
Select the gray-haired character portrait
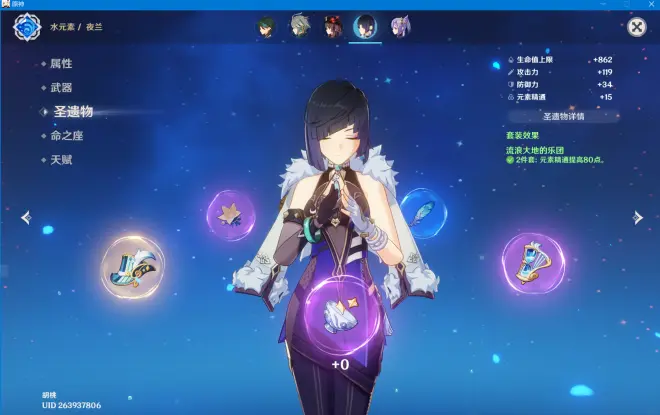tap(300, 26)
